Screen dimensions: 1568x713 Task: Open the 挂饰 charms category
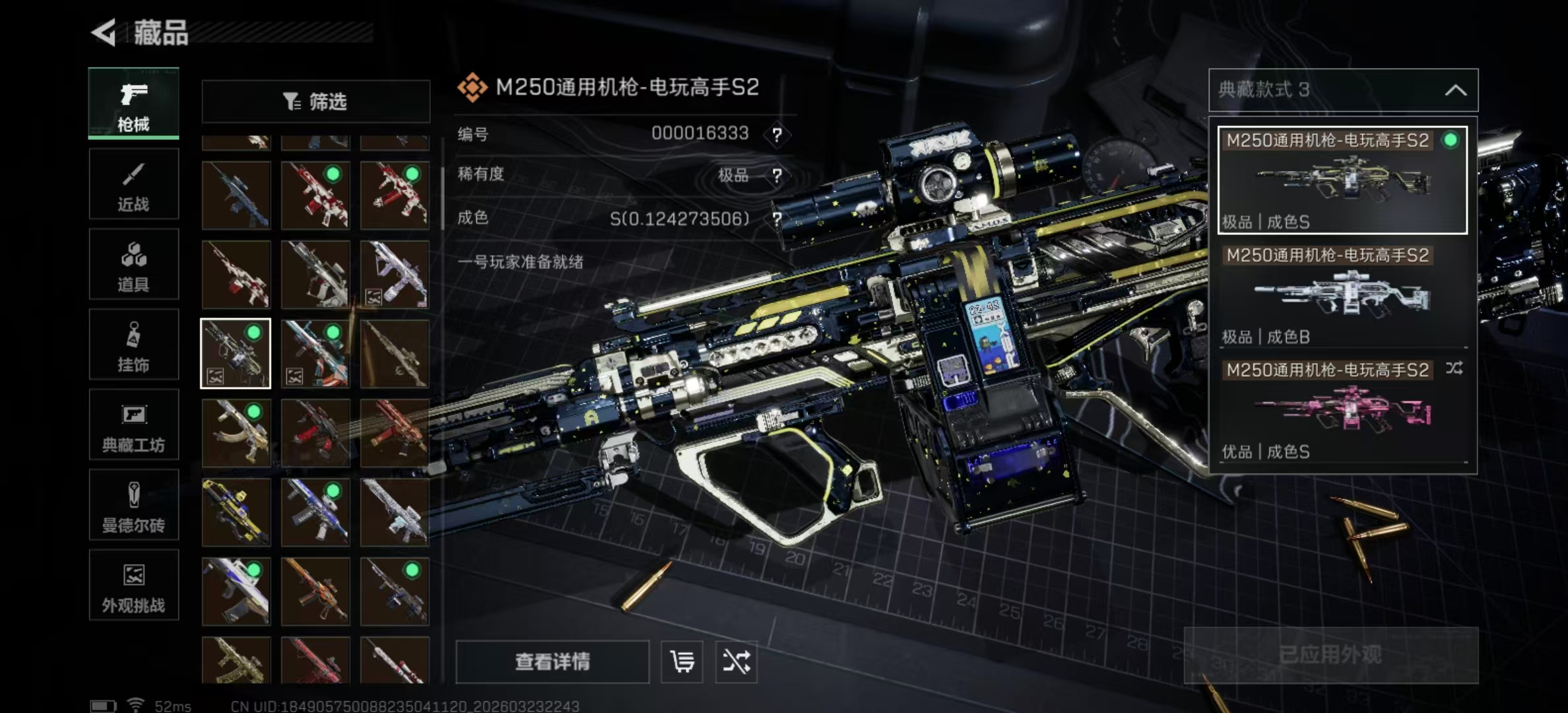[133, 345]
